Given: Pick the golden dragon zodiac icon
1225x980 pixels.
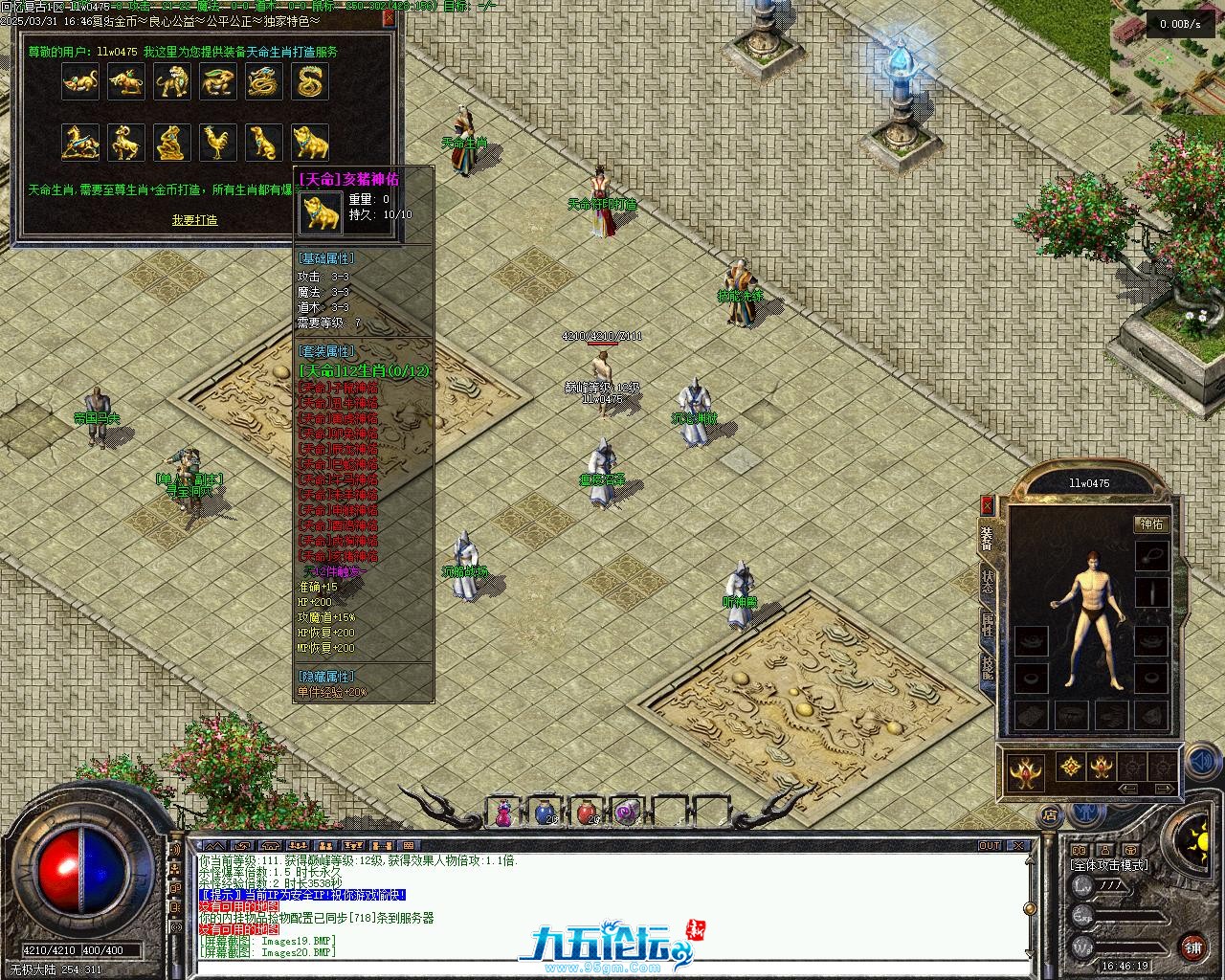Looking at the screenshot, I should click(x=264, y=83).
